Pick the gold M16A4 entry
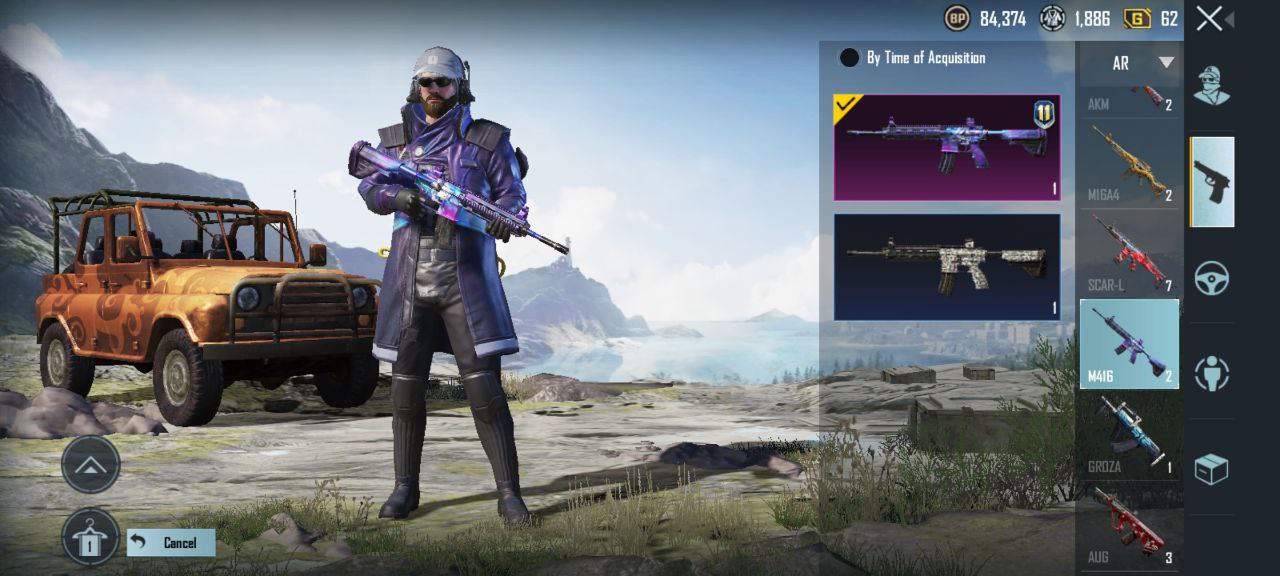This screenshot has width=1280, height=576. (x=1130, y=163)
